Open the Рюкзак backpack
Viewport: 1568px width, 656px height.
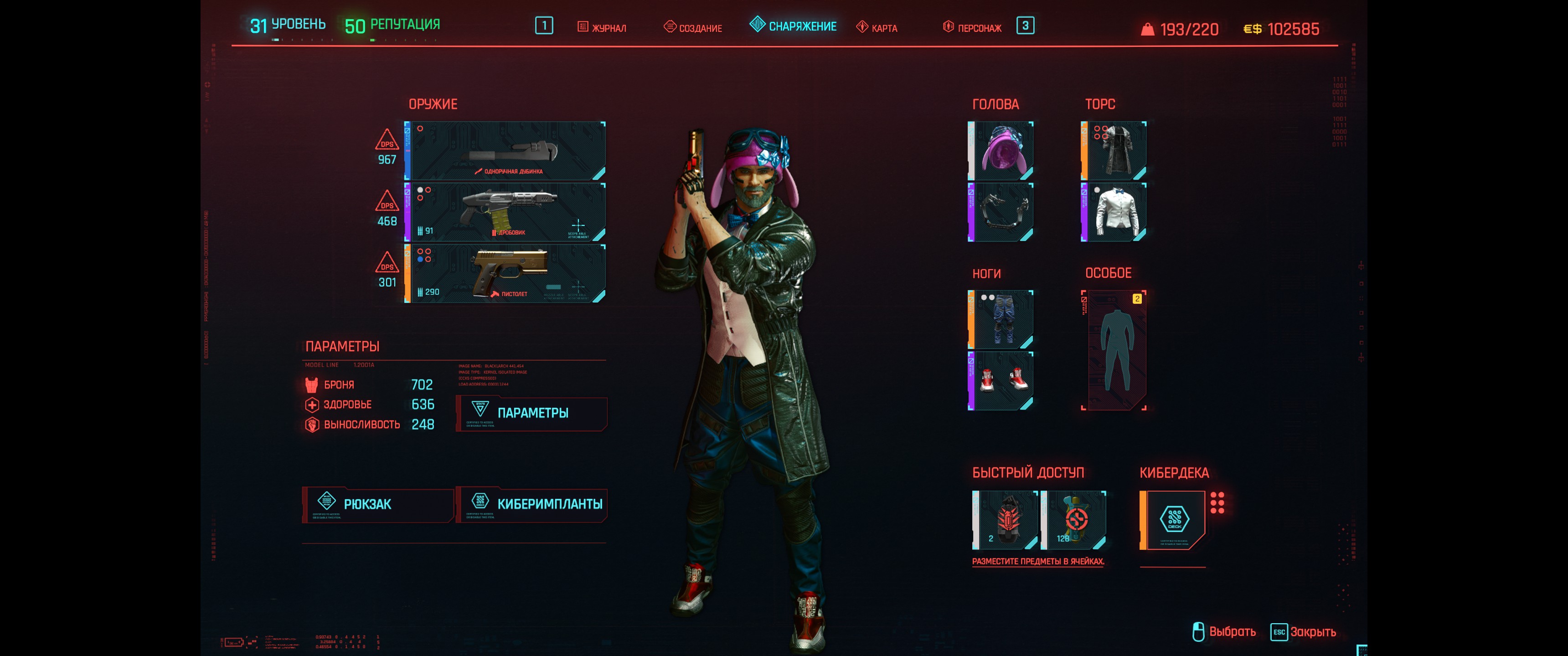point(377,504)
